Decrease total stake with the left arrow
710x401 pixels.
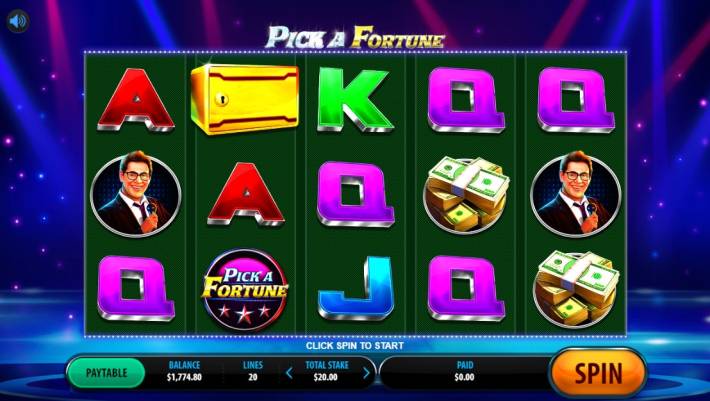point(290,373)
